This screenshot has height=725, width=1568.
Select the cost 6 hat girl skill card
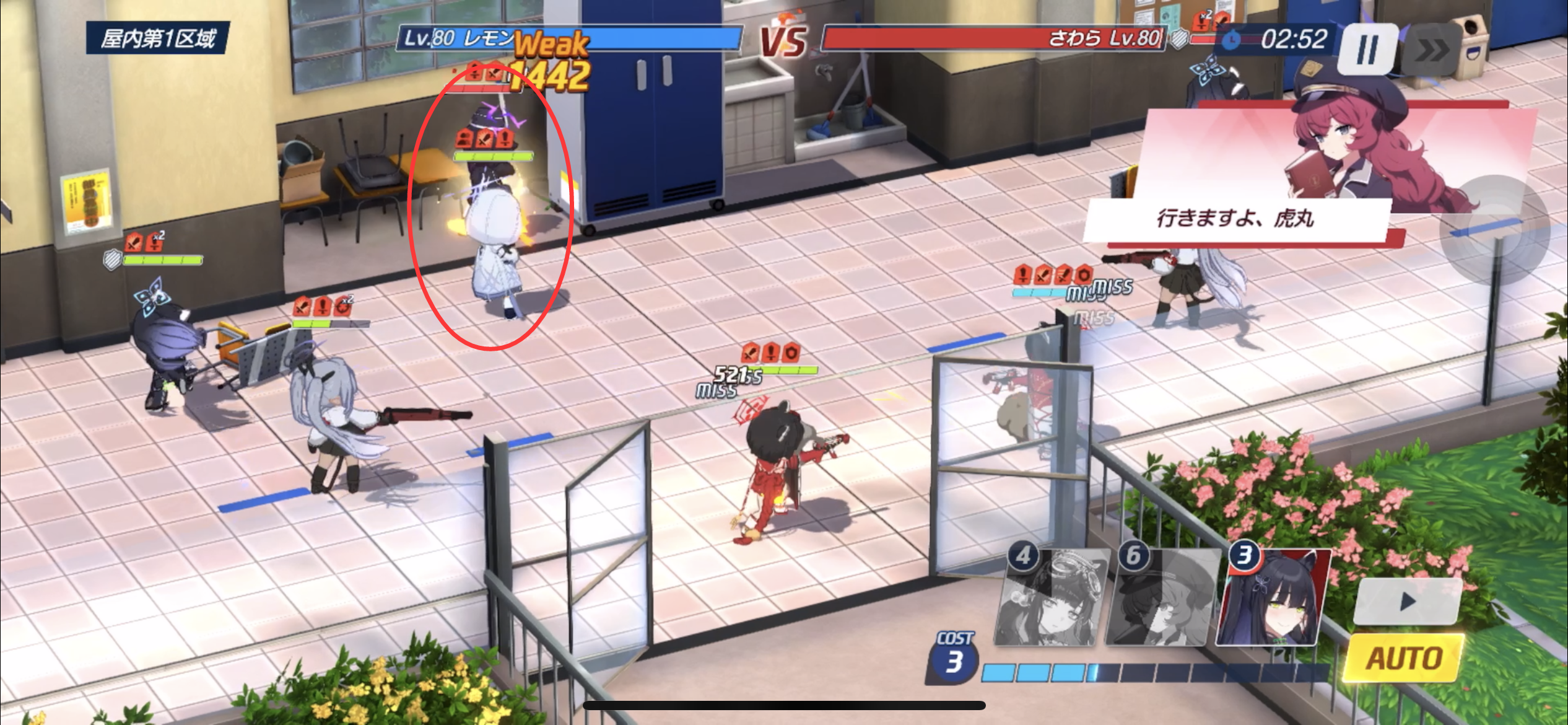click(1158, 598)
